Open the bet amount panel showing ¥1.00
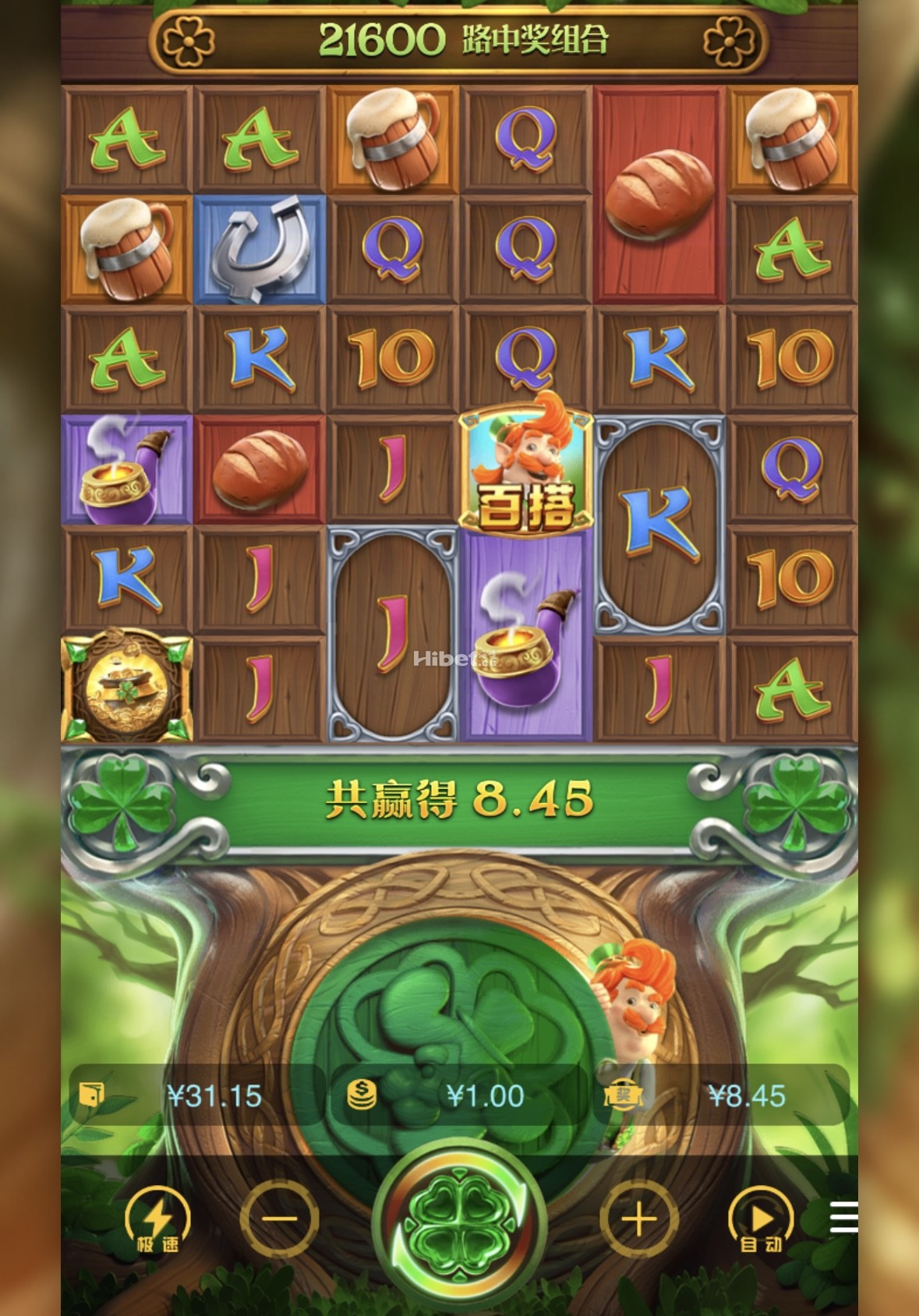Screen dimensions: 919x1316 [460, 1095]
